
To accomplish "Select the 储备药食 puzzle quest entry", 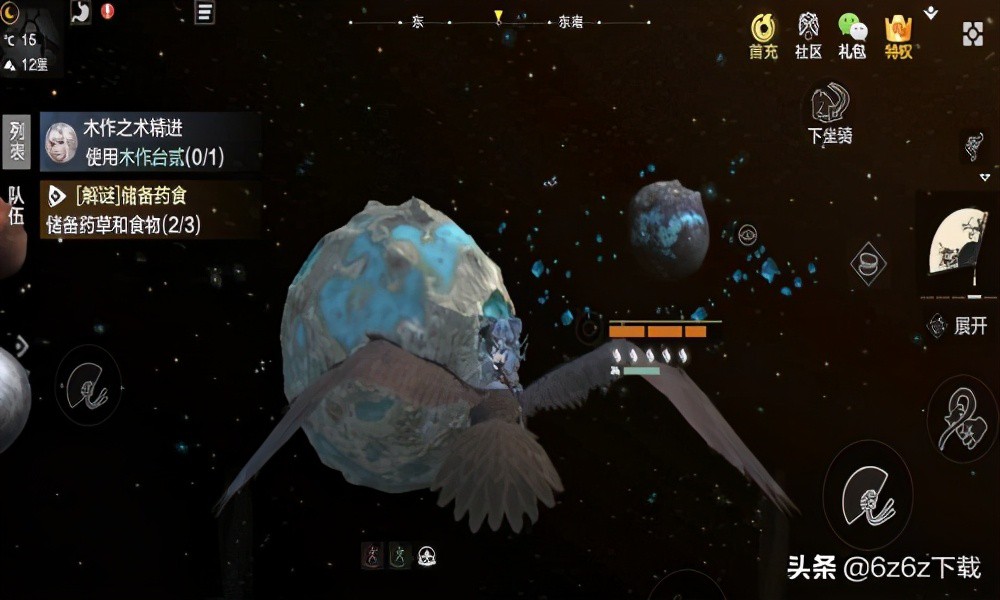I will (x=150, y=208).
